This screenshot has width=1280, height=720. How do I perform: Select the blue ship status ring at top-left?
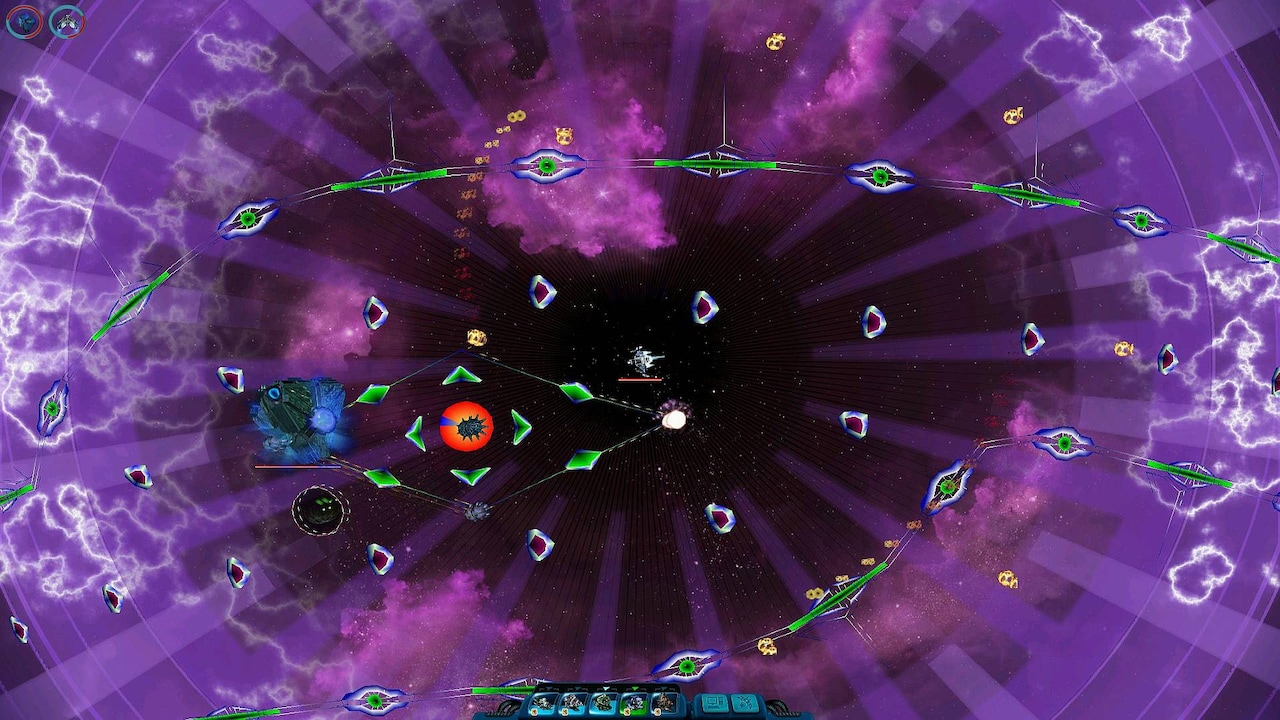[x=25, y=22]
